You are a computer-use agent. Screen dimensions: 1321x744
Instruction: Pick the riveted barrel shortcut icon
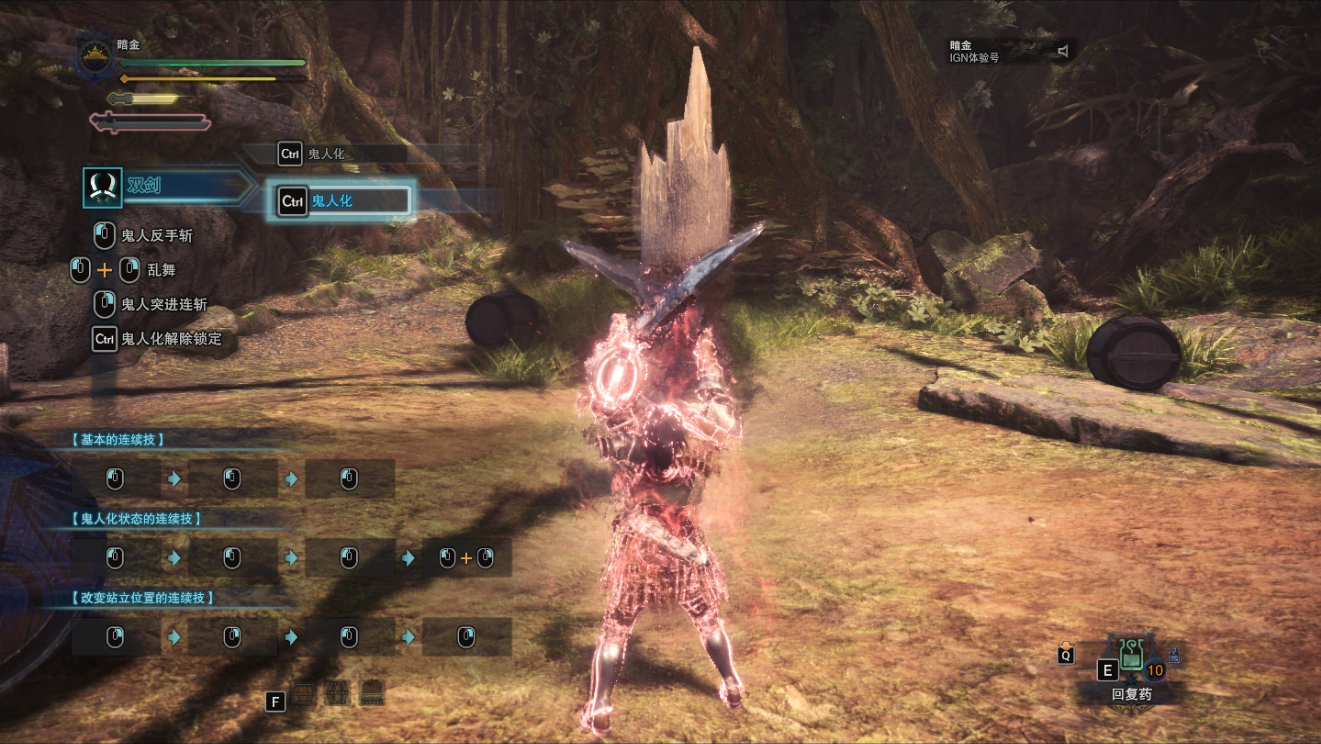tap(338, 692)
